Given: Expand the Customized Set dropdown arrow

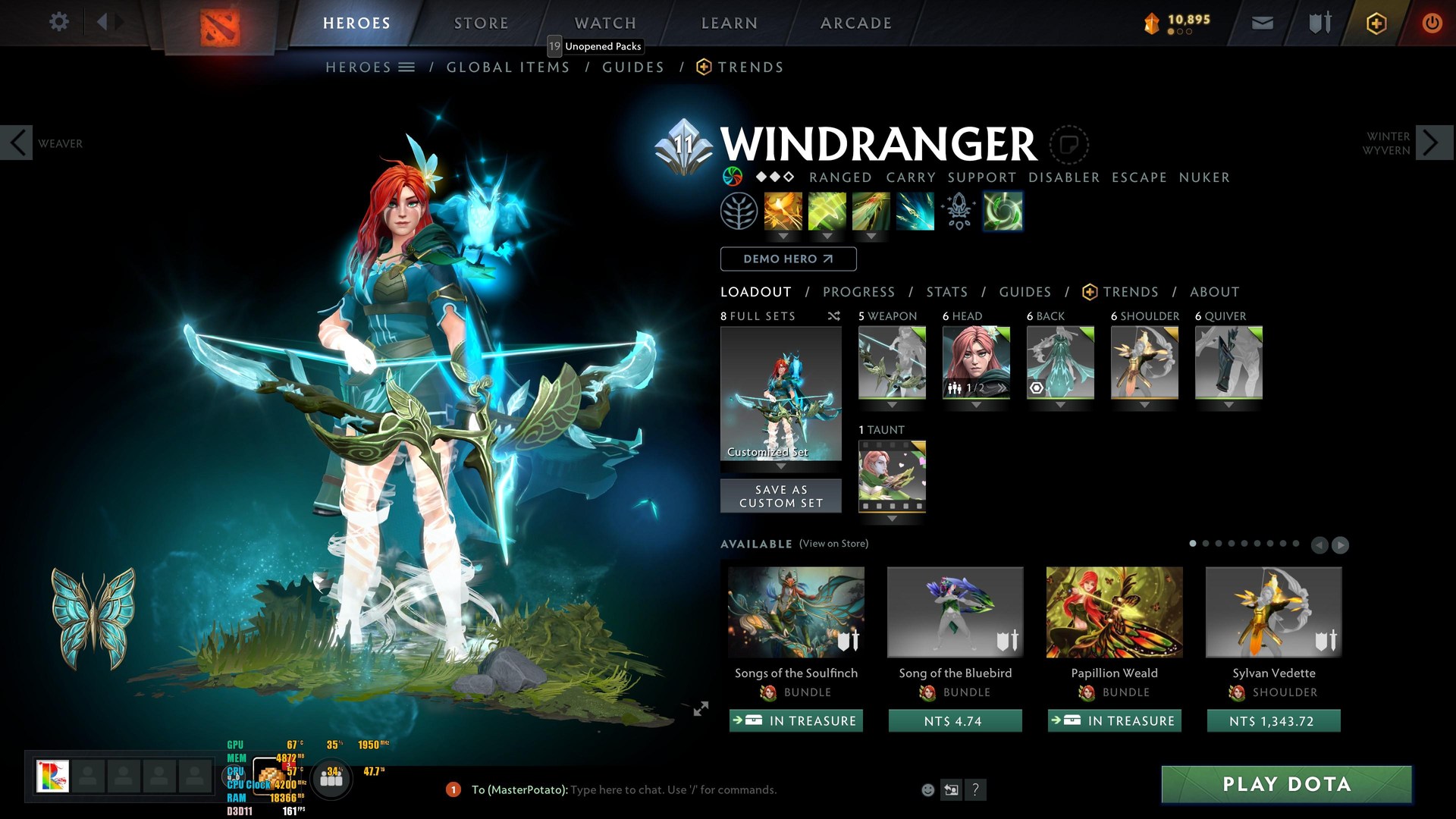Looking at the screenshot, I should (x=780, y=468).
